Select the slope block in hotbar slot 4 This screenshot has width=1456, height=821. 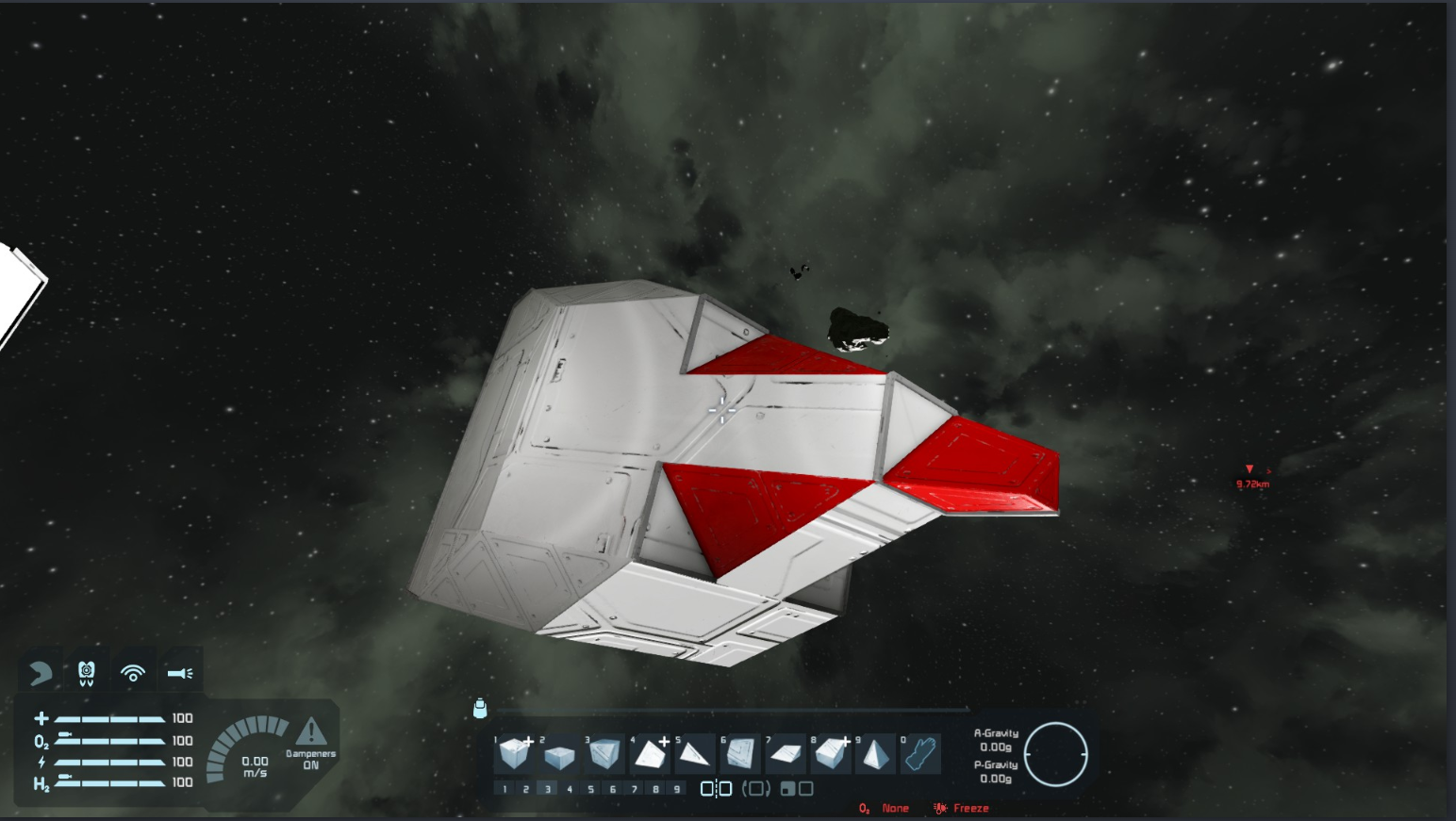(650, 754)
